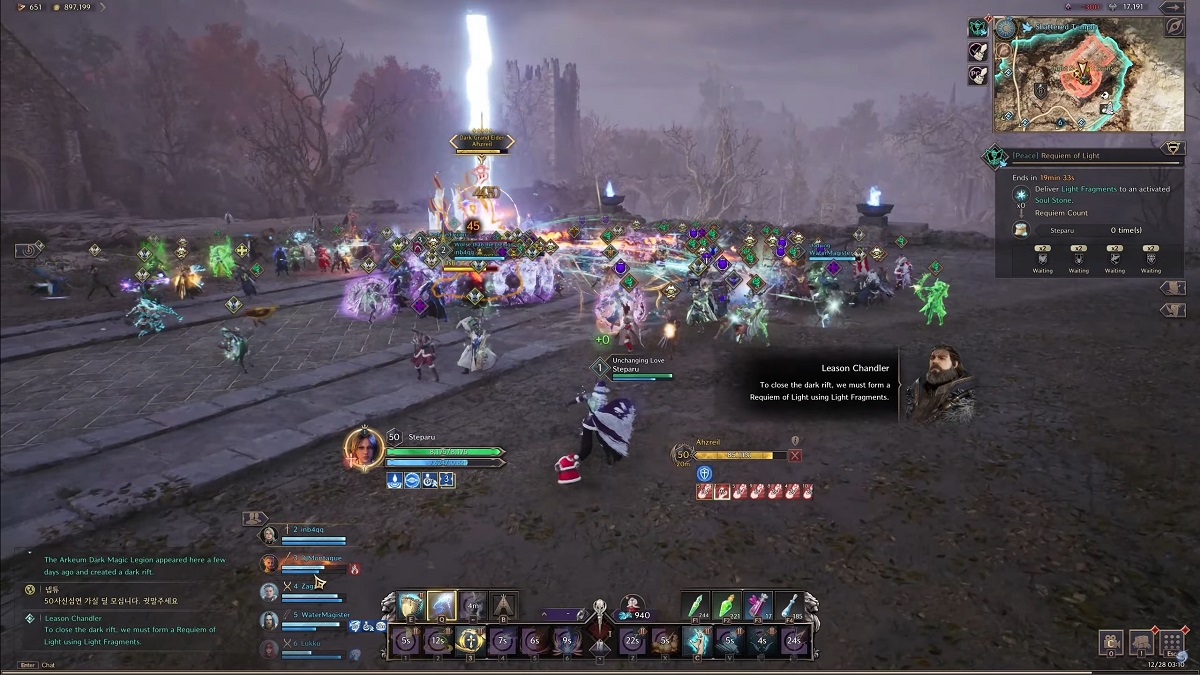This screenshot has width=1200, height=675.
Task: Select party member Zag's portrait
Action: pyautogui.click(x=268, y=591)
